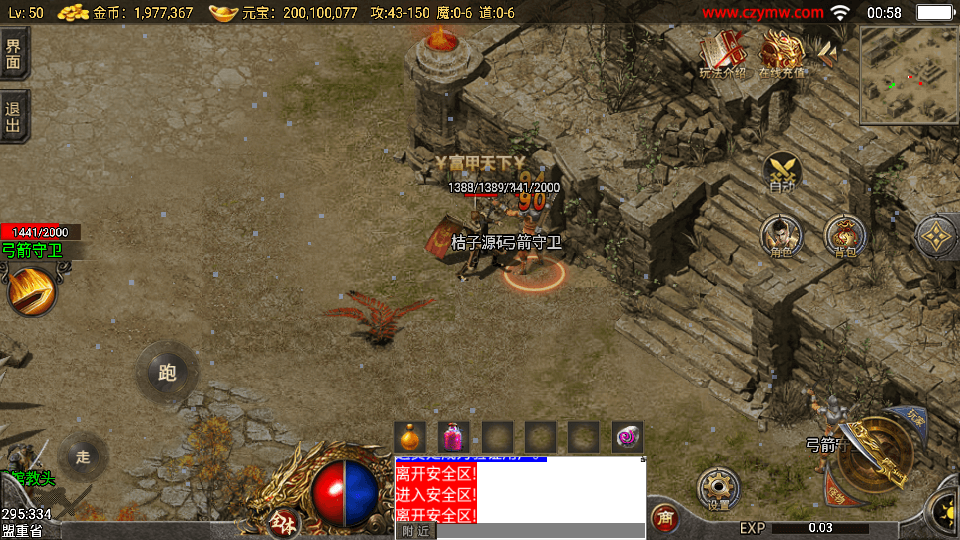
Task: Open the 玩法介绍 gameplay guide
Action: [x=721, y=53]
